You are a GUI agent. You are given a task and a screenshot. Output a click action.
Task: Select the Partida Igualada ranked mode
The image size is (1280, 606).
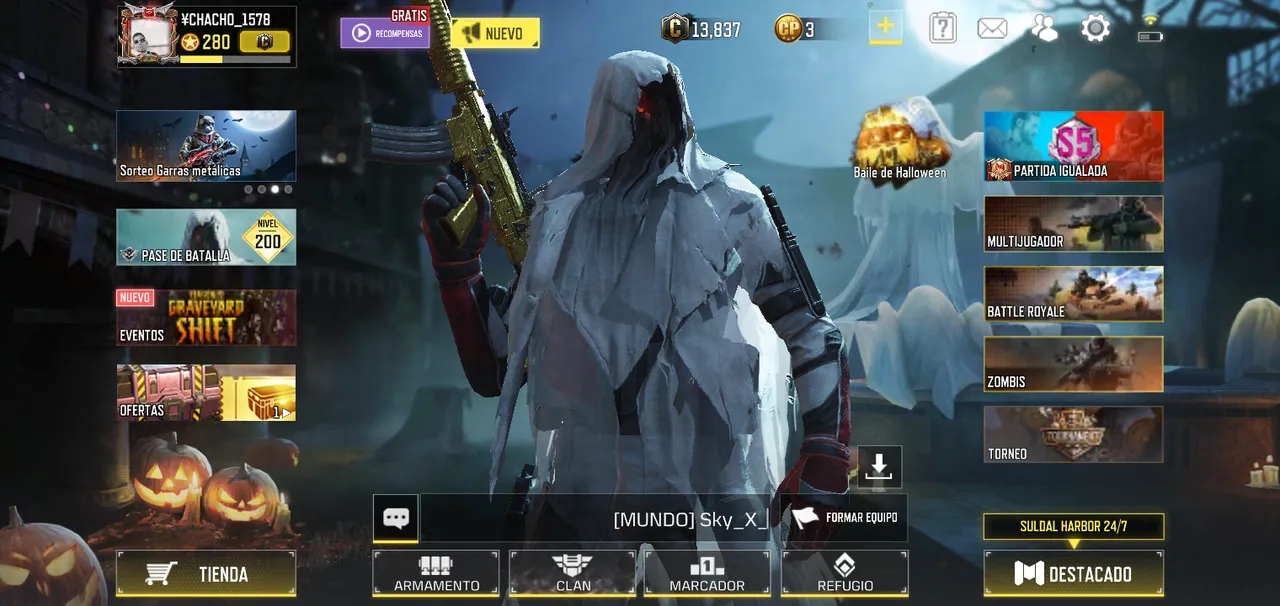tap(1073, 146)
